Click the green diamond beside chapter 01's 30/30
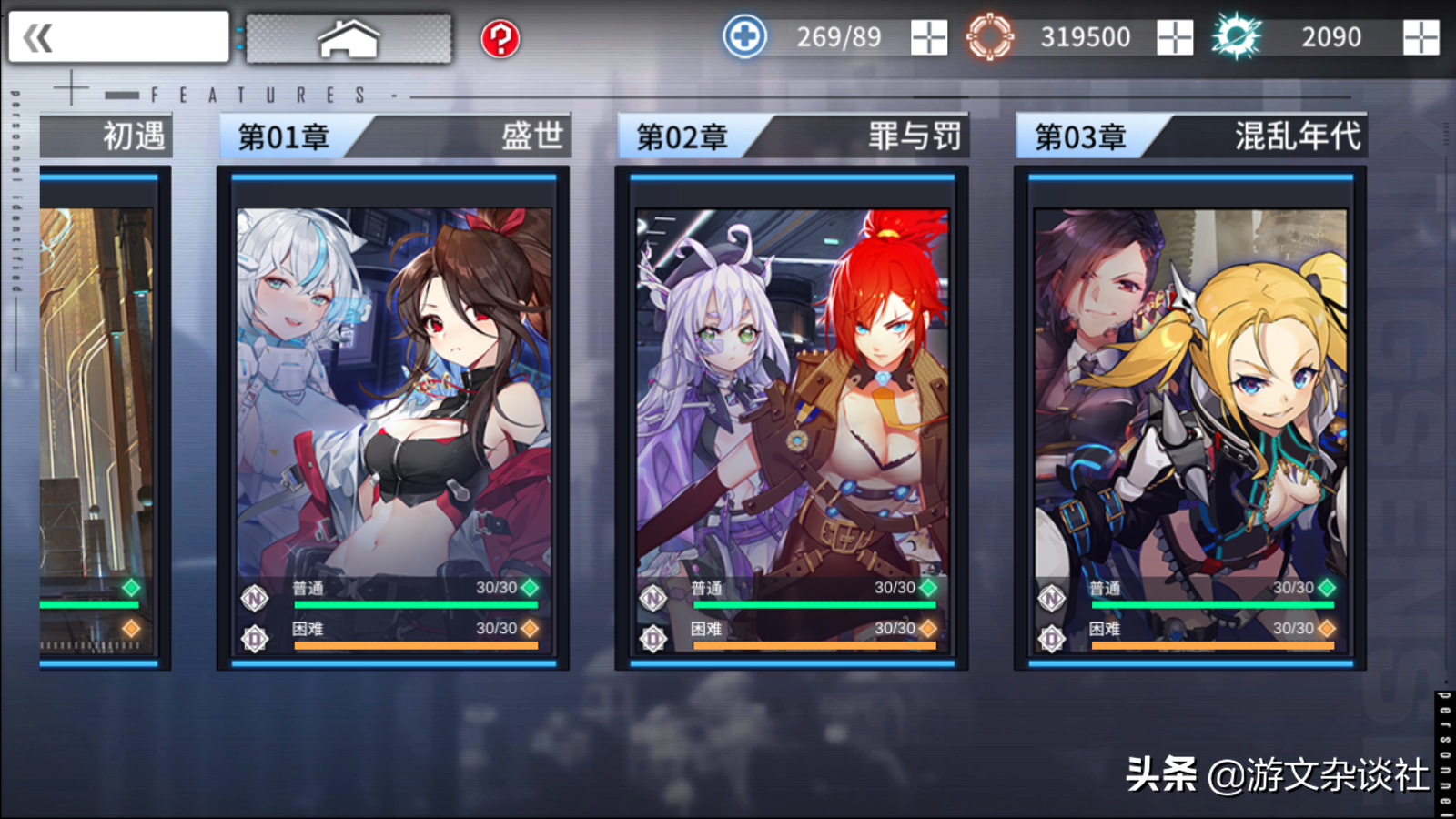 click(532, 589)
